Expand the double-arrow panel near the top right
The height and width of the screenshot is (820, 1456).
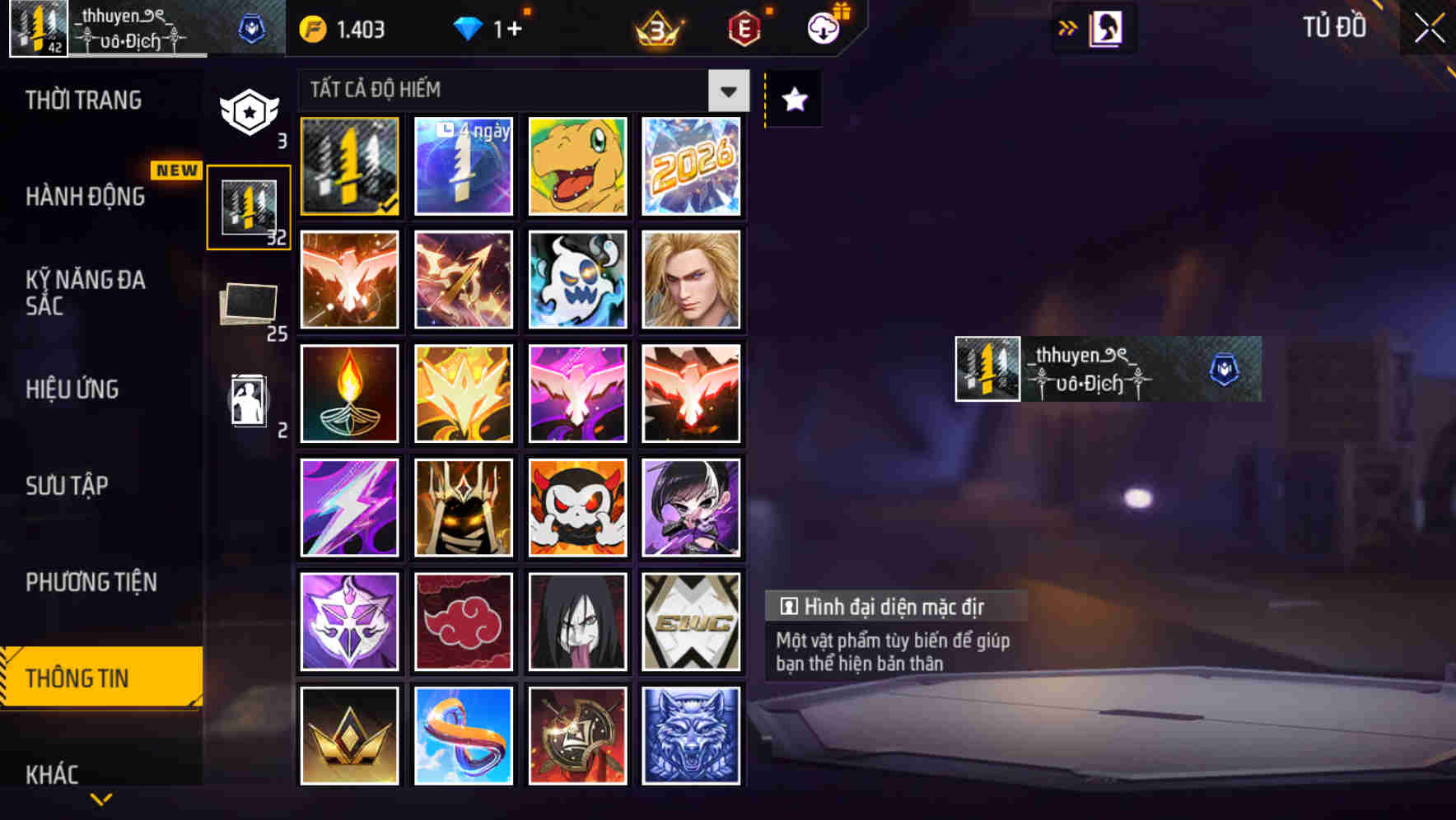pyautogui.click(x=1066, y=27)
